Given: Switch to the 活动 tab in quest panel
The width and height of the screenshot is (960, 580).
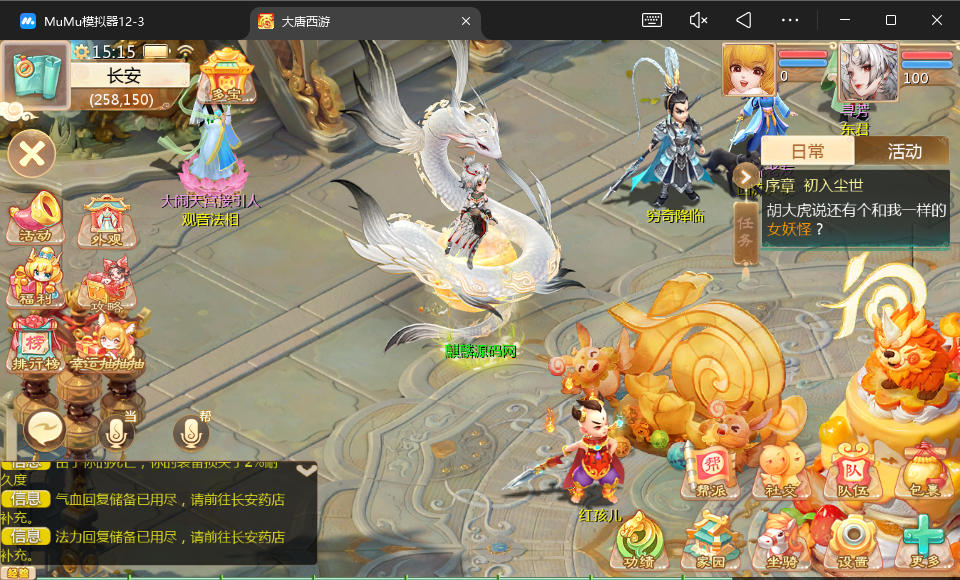Looking at the screenshot, I should pyautogui.click(x=904, y=151).
